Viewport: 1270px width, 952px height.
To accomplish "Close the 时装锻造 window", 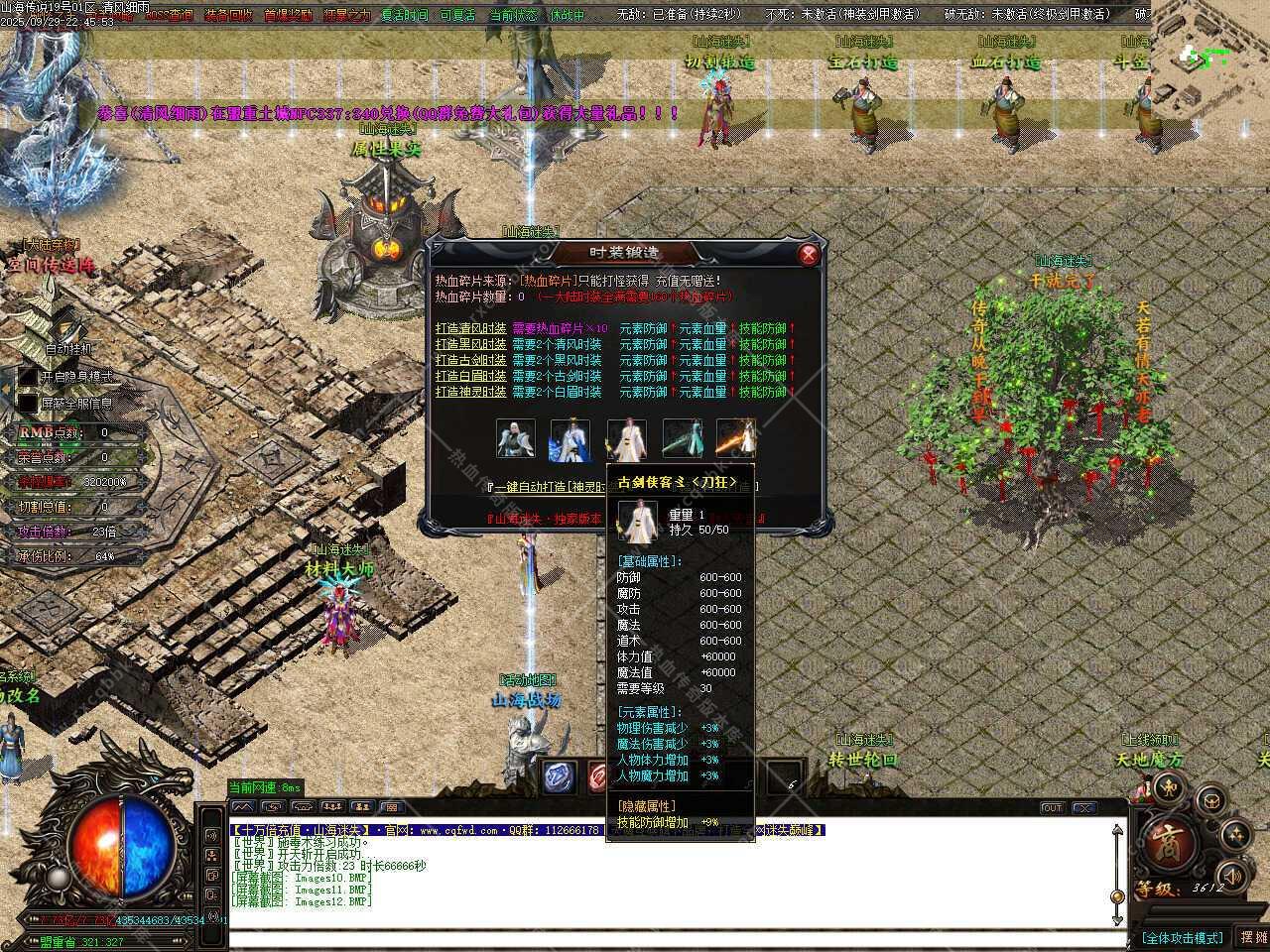I will (x=809, y=255).
